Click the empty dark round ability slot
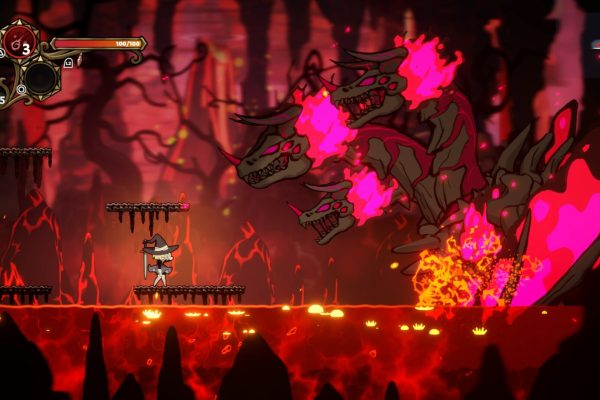Viewport: 600px width, 400px height. click(41, 78)
